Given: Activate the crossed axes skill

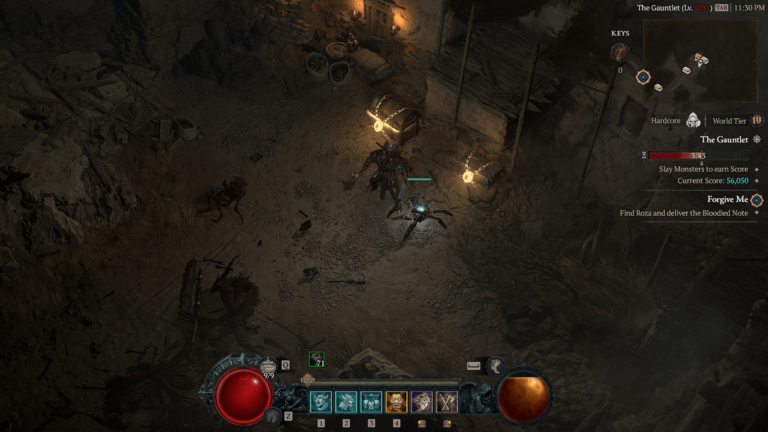Looking at the screenshot, I should pyautogui.click(x=446, y=402).
